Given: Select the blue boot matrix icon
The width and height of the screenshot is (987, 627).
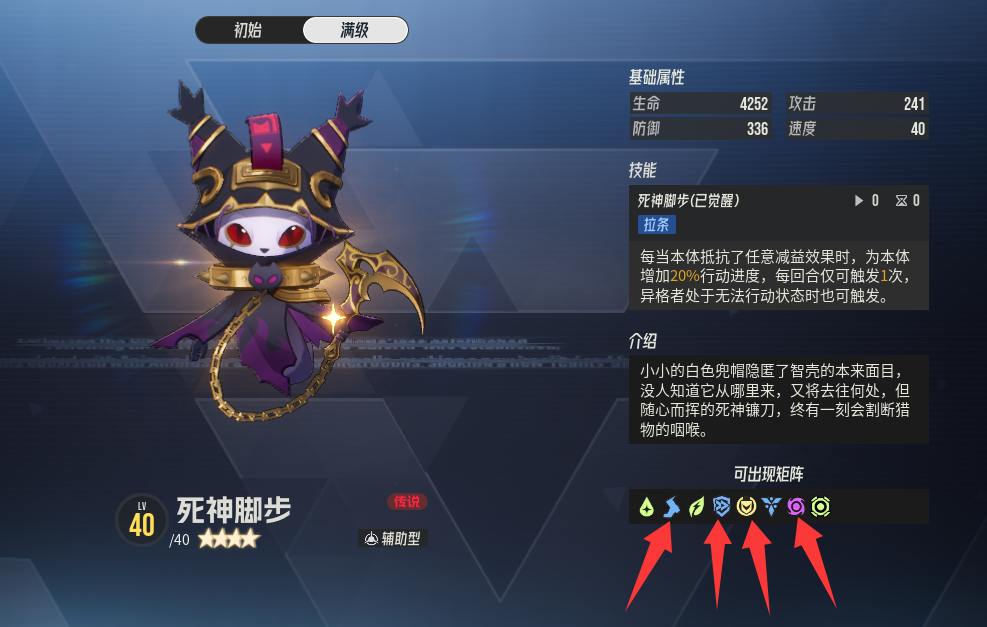Looking at the screenshot, I should click(x=671, y=507).
